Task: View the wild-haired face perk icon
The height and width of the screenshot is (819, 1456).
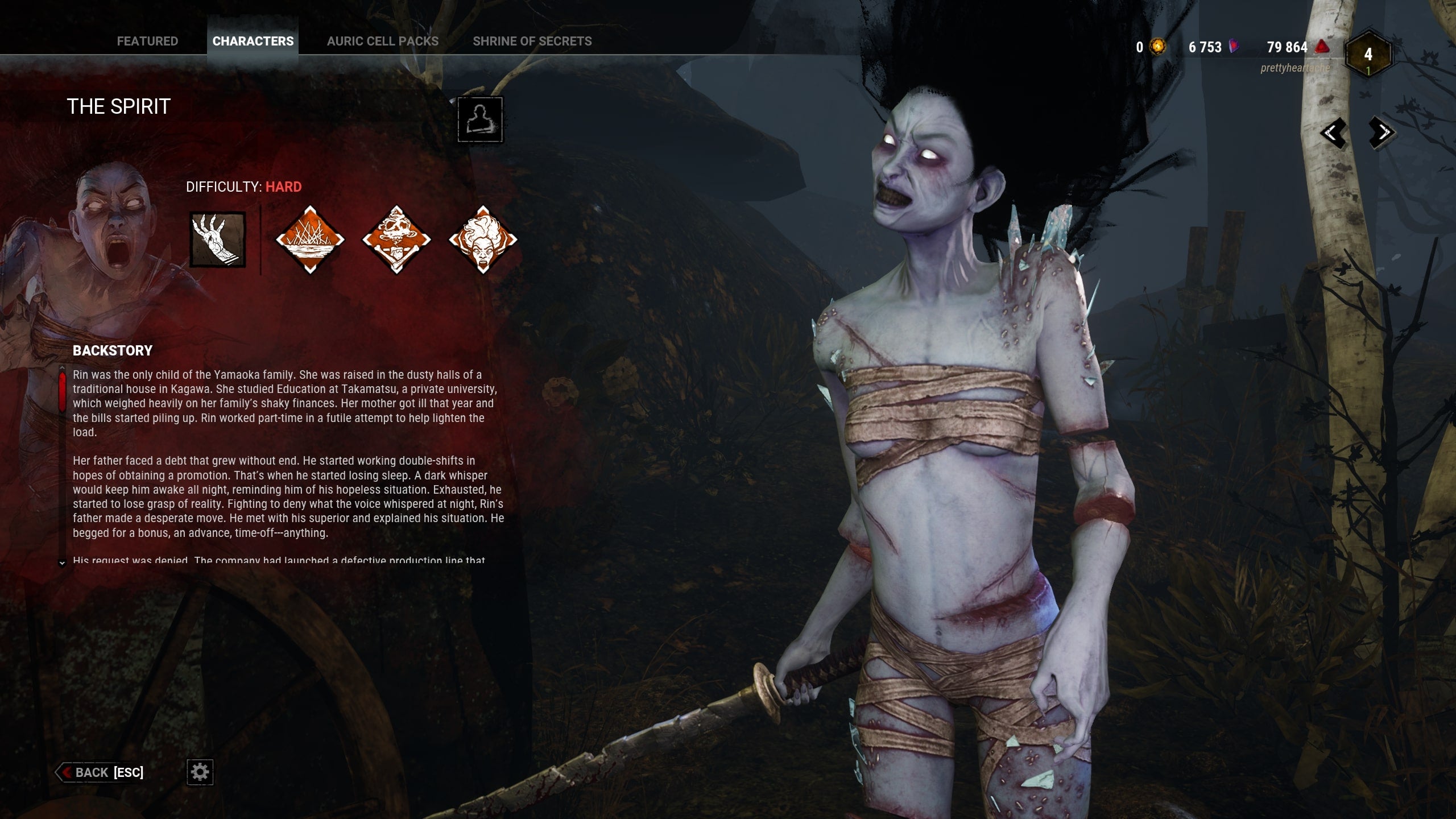Action: [483, 239]
